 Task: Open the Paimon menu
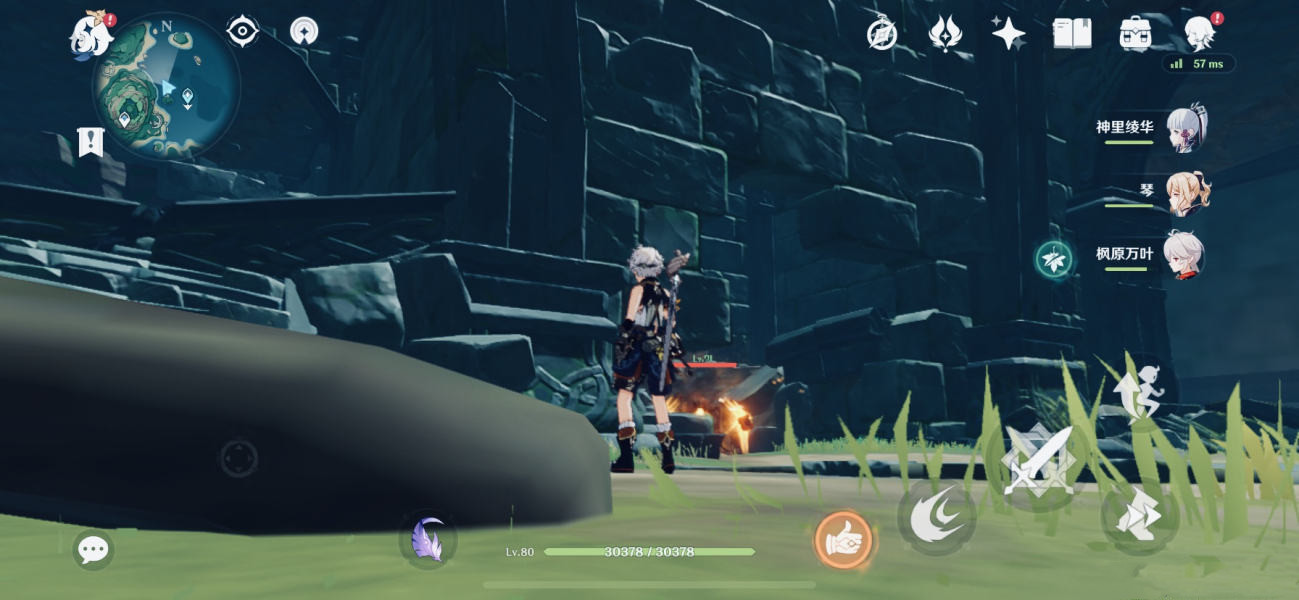pos(91,36)
